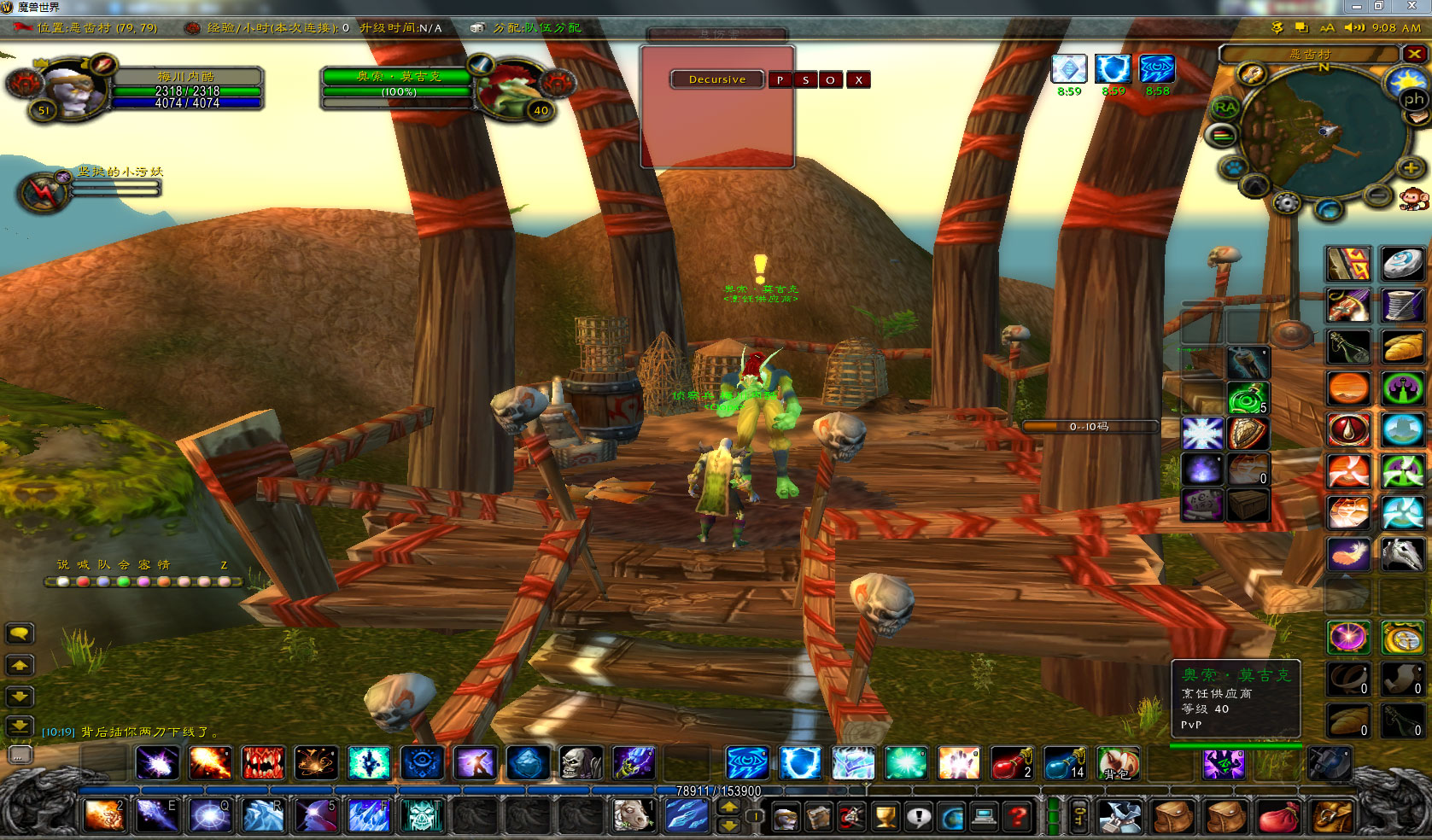Select the player portrait frame
Viewport: 1432px width, 840px height.
pos(75,88)
